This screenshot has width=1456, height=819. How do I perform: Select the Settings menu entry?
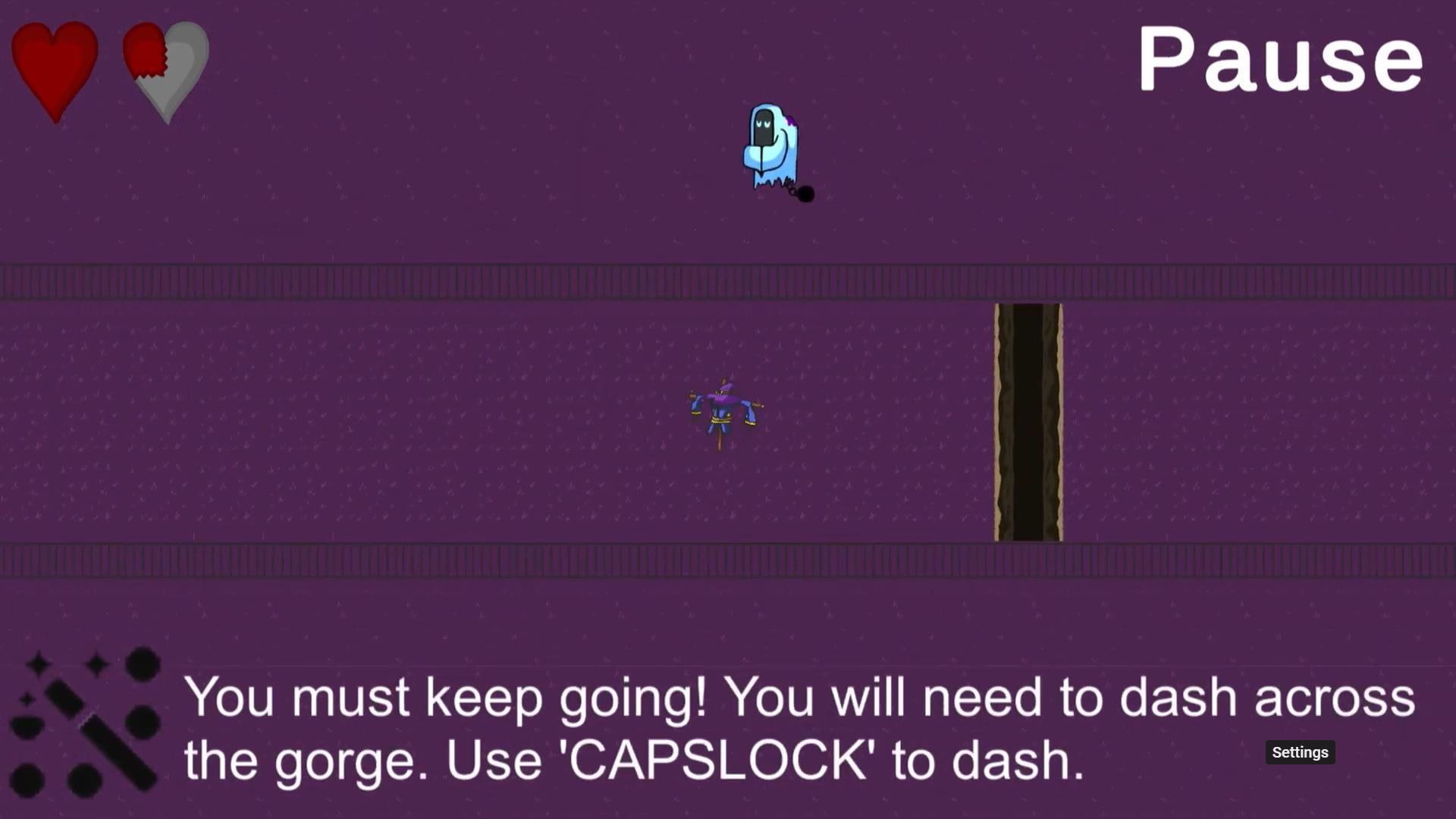pos(1300,752)
